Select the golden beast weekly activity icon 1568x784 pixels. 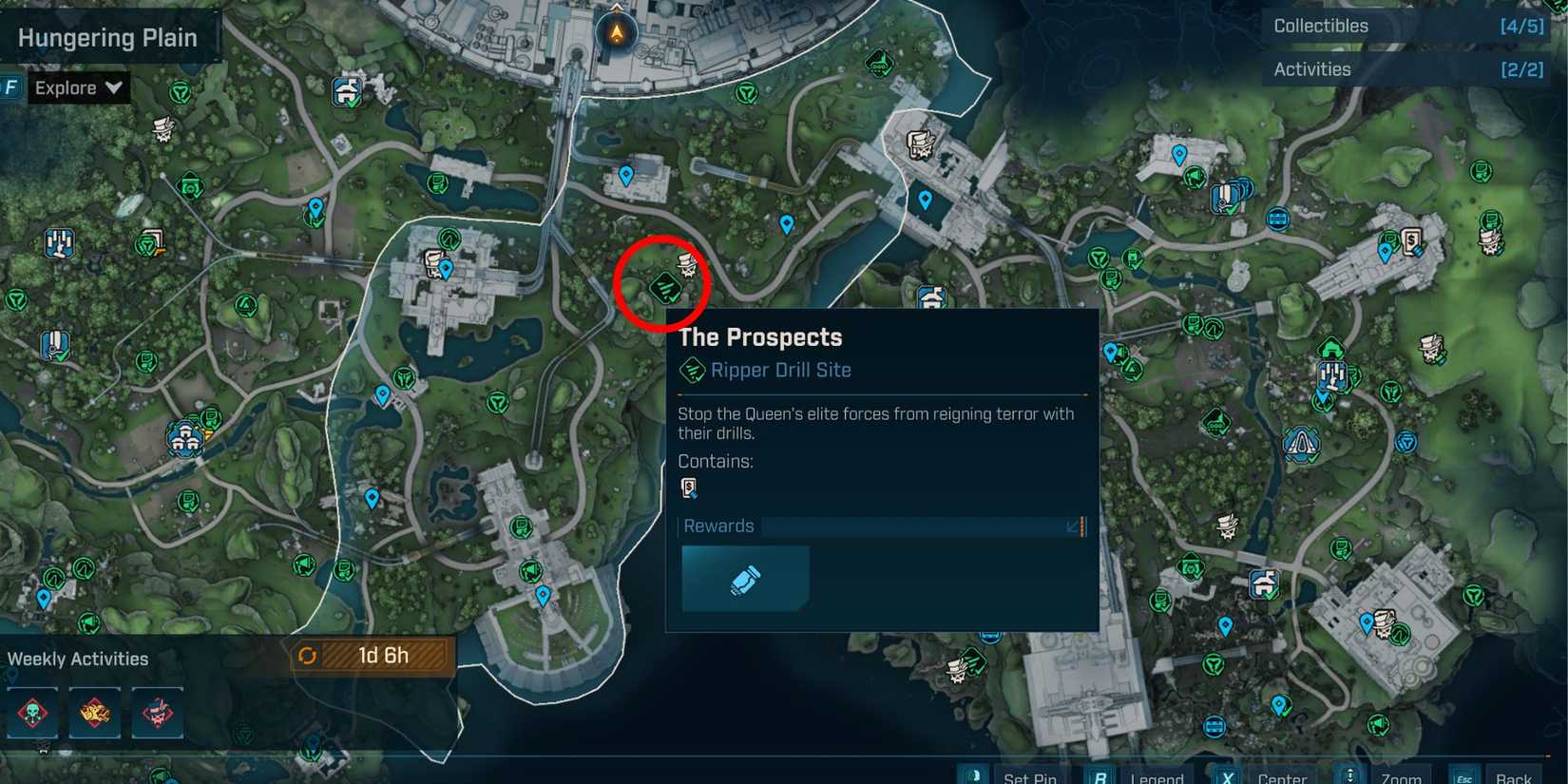[95, 713]
